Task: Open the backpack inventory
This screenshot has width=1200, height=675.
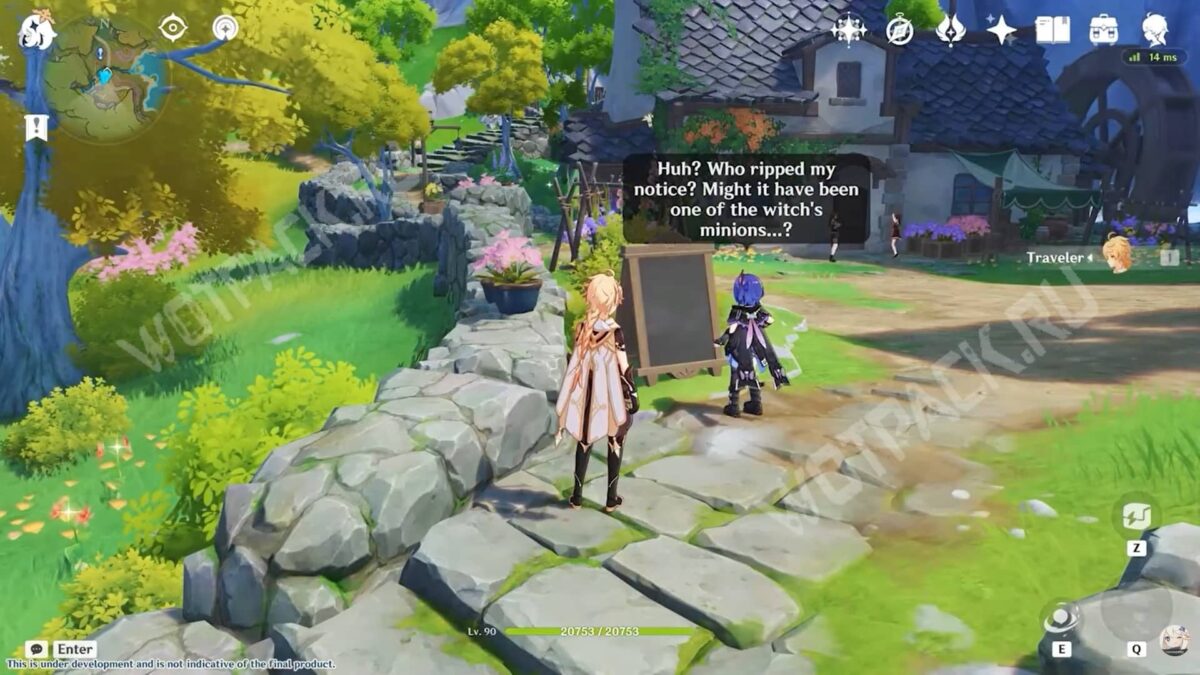Action: pyautogui.click(x=1104, y=30)
